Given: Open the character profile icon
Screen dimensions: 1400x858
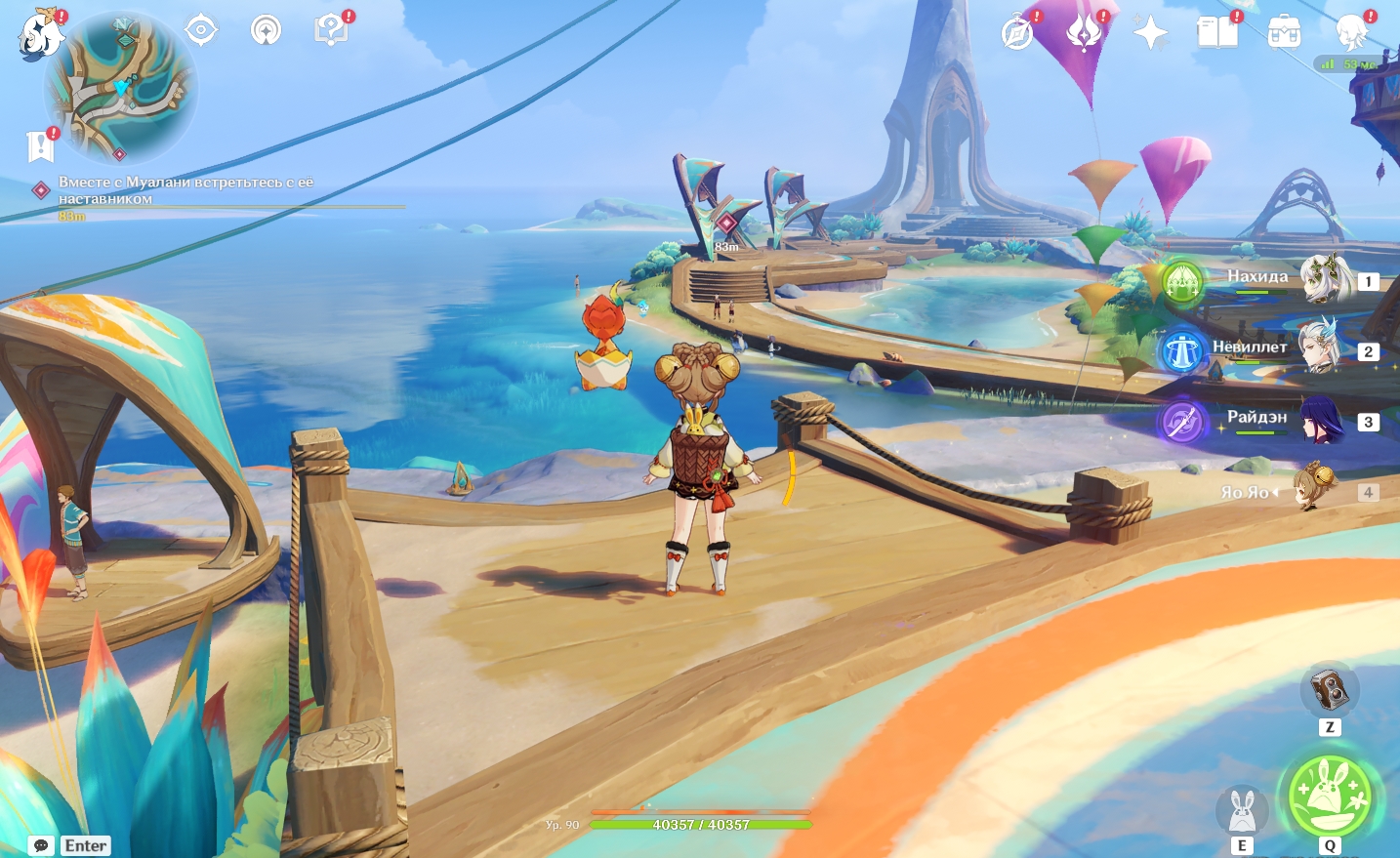Looking at the screenshot, I should click(1351, 33).
